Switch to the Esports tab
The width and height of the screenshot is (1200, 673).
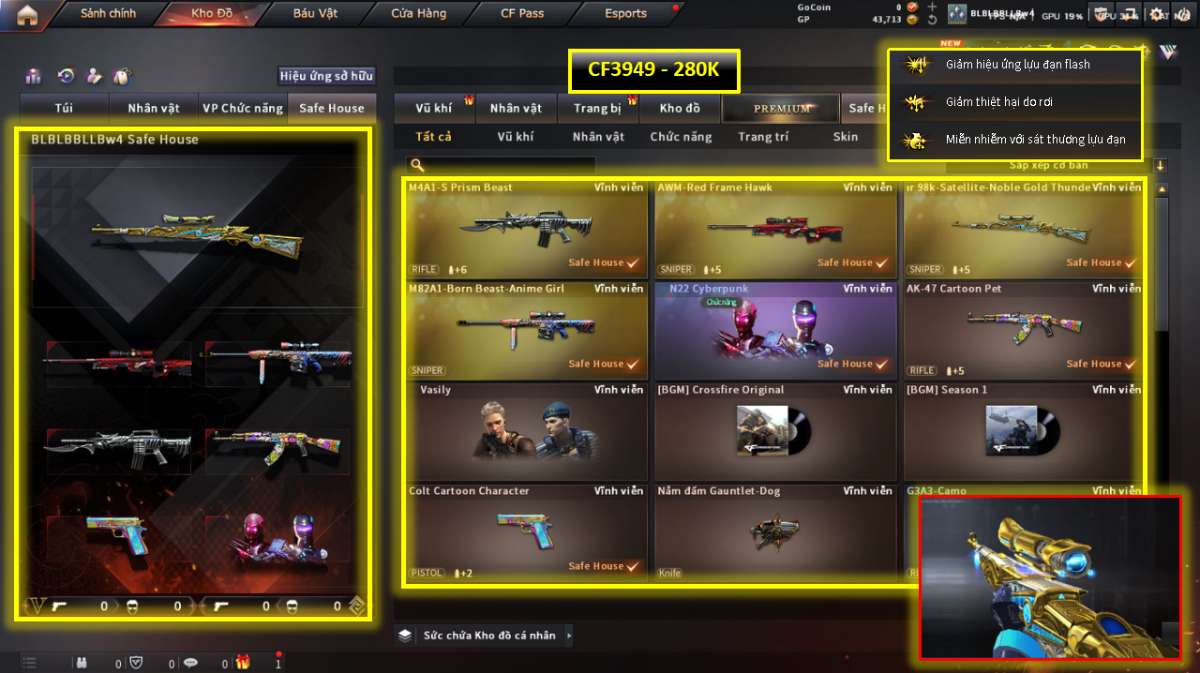[626, 14]
